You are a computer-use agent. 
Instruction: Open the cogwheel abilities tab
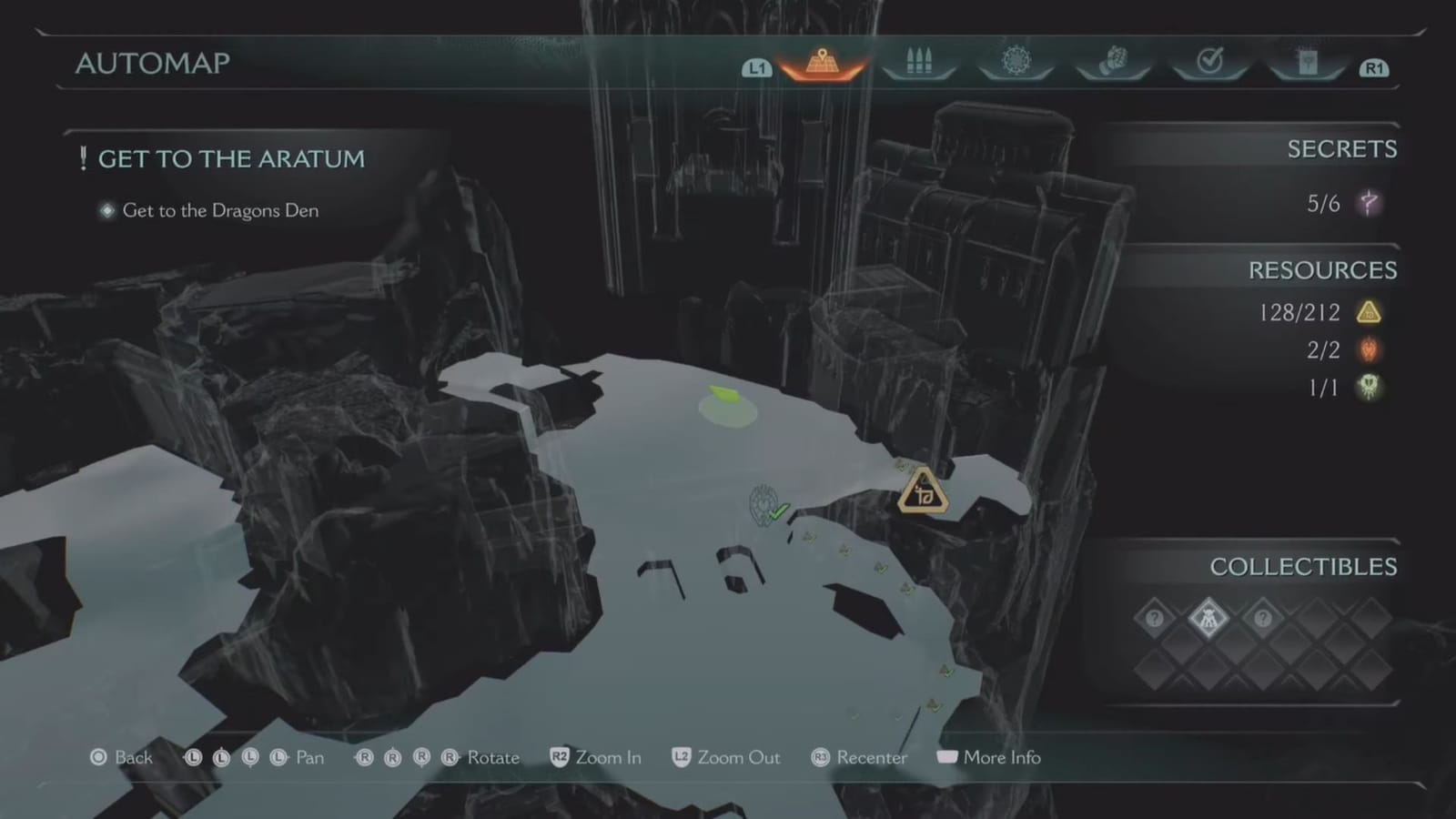point(1016,60)
